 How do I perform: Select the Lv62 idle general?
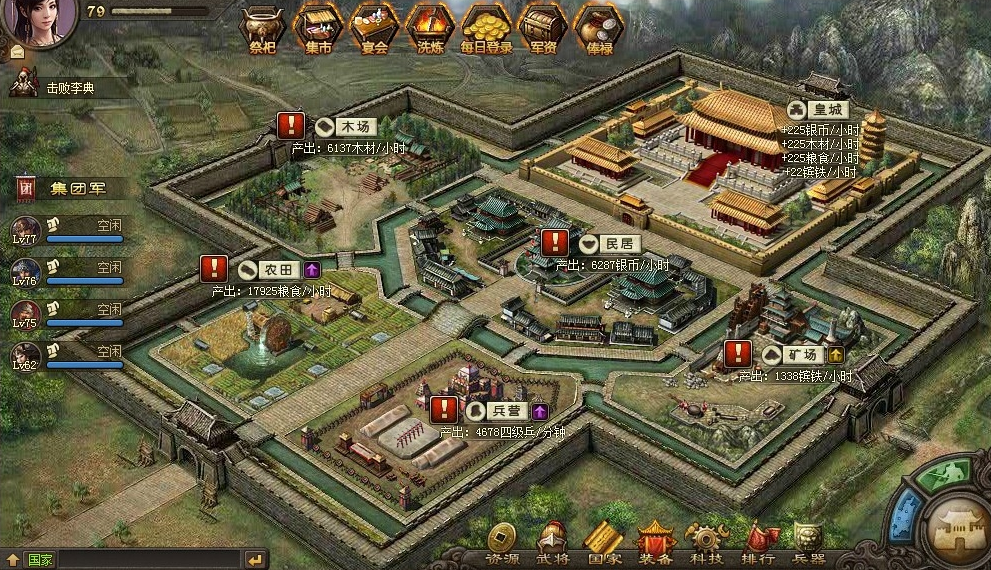pos(27,357)
